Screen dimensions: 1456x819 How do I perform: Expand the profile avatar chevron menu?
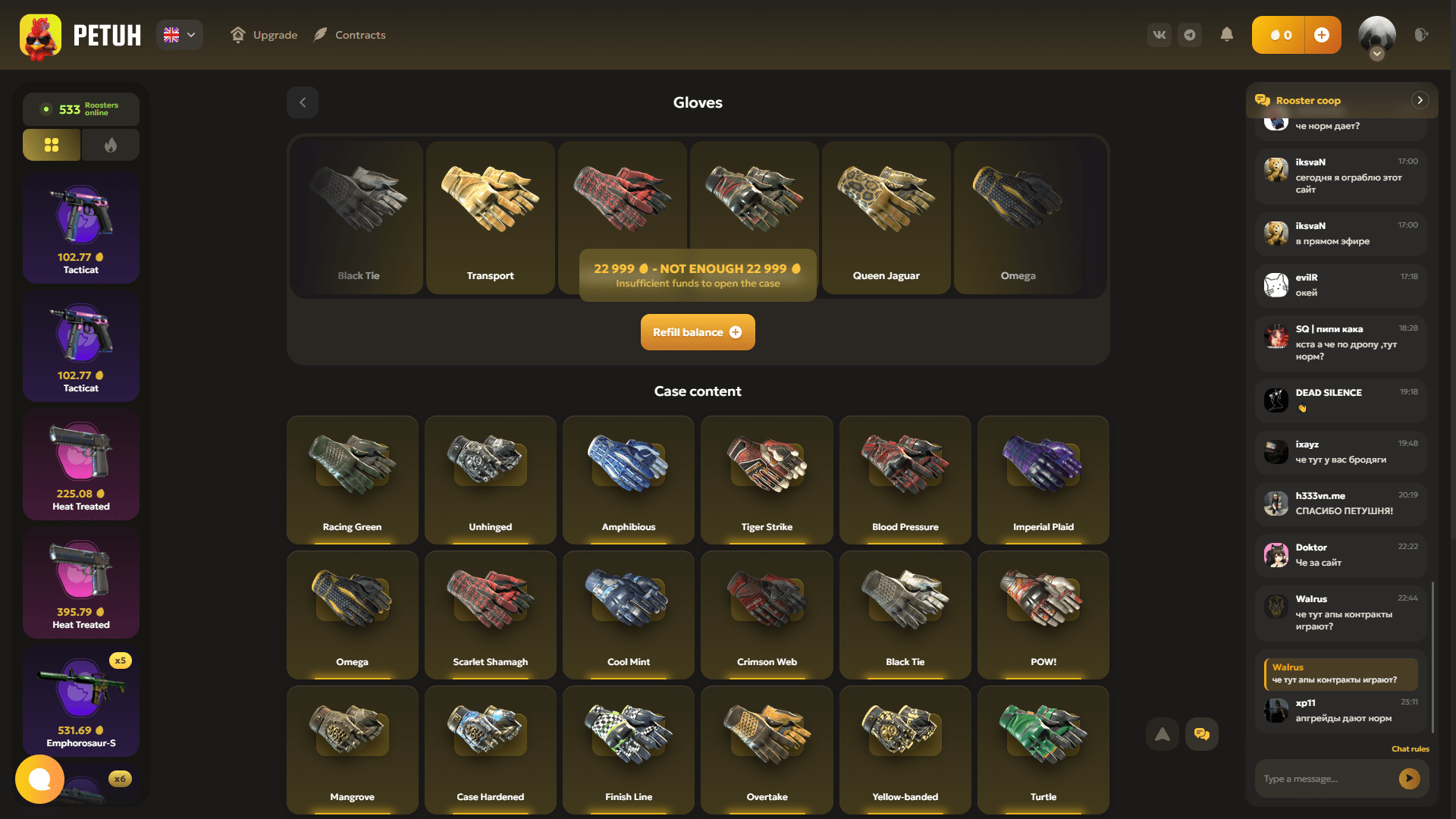[1376, 53]
